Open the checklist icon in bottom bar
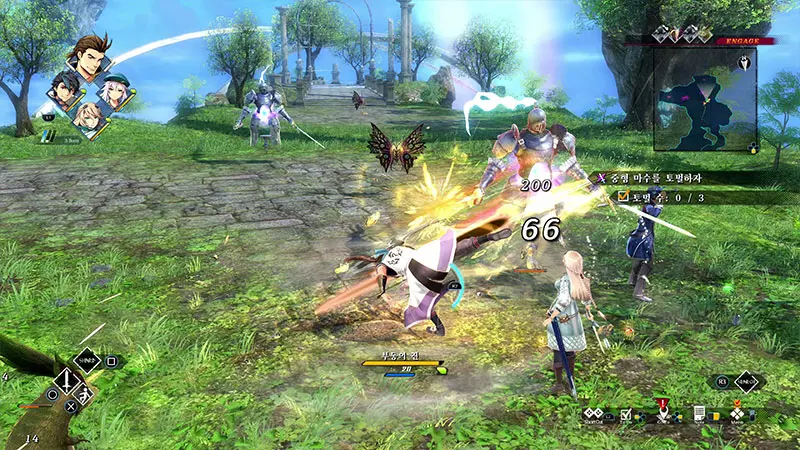Viewport: 800px width, 450px height. pyautogui.click(x=626, y=412)
